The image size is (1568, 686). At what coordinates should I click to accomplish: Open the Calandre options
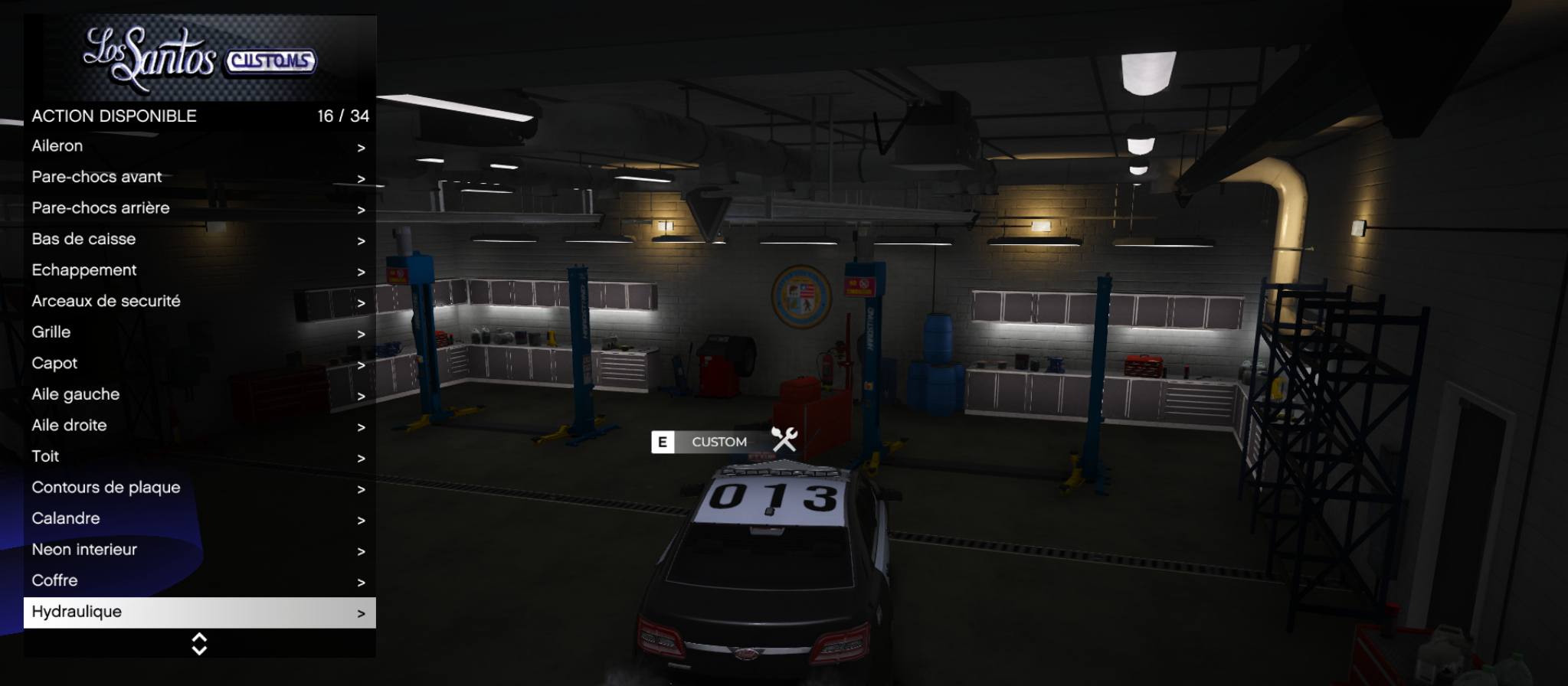tap(199, 519)
